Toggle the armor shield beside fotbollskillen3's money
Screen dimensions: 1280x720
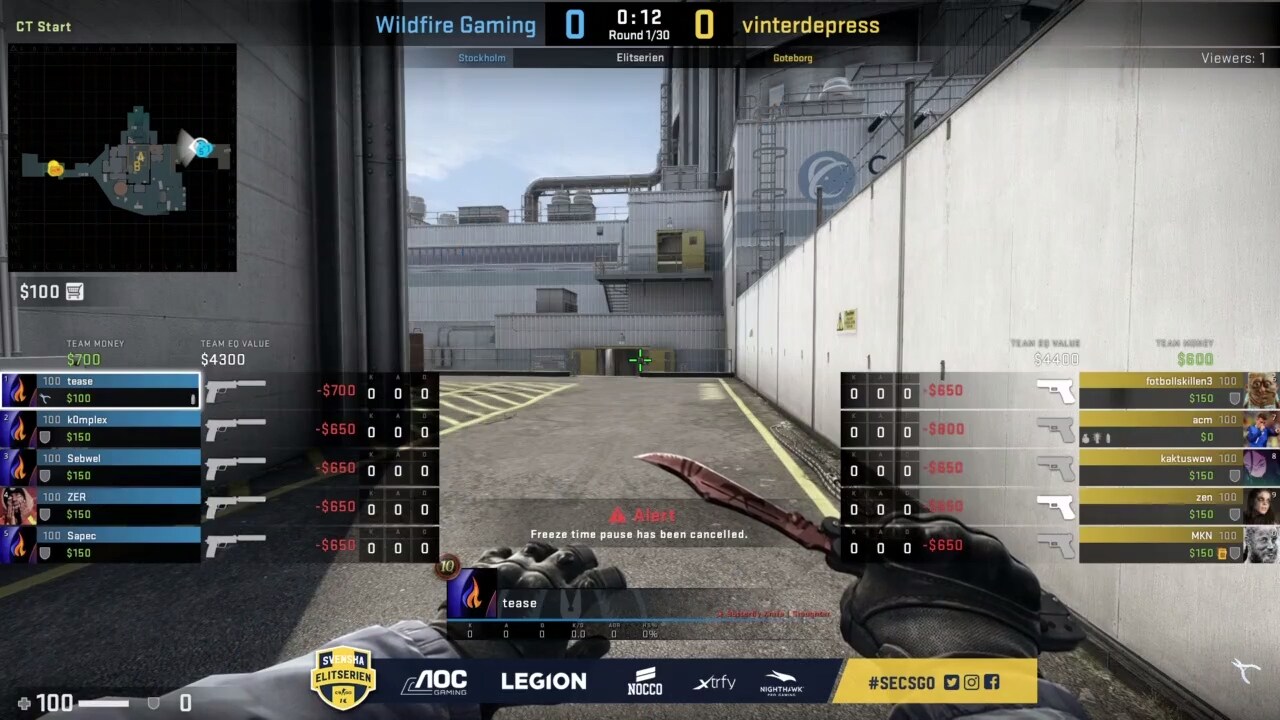tap(1234, 398)
